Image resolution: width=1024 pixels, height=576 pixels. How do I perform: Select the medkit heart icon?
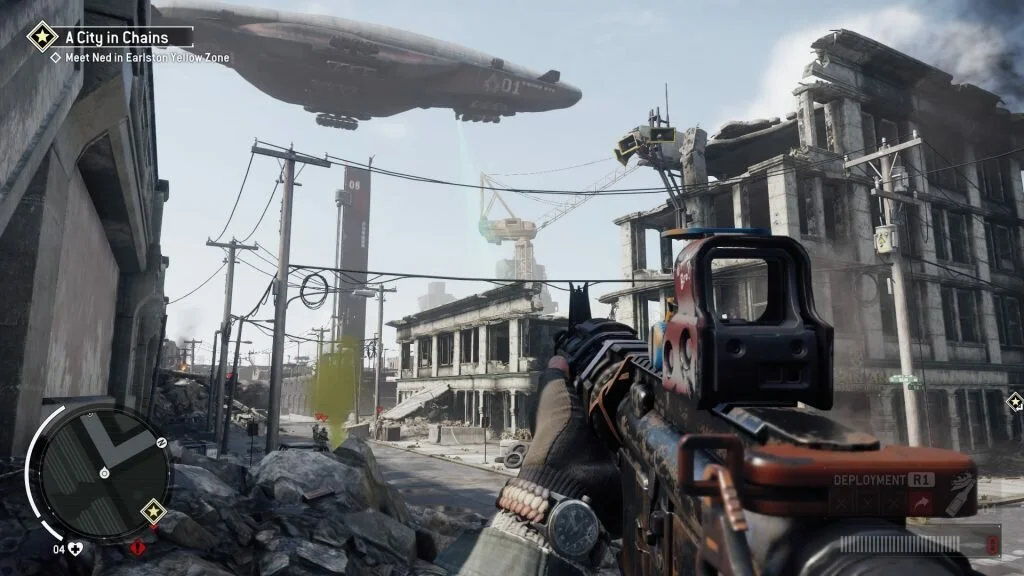[74, 548]
